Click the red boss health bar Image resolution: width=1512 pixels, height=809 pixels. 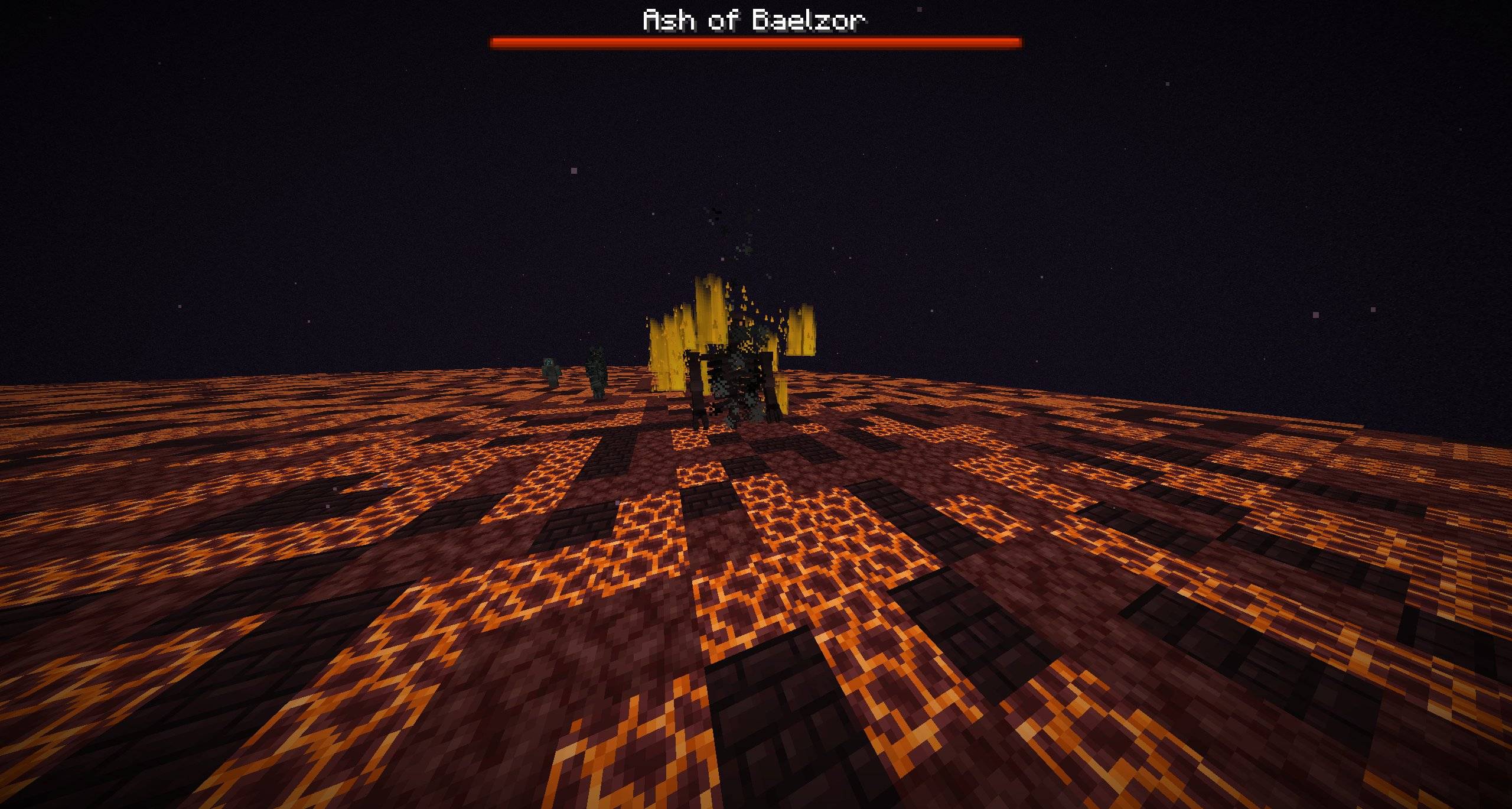point(756,42)
